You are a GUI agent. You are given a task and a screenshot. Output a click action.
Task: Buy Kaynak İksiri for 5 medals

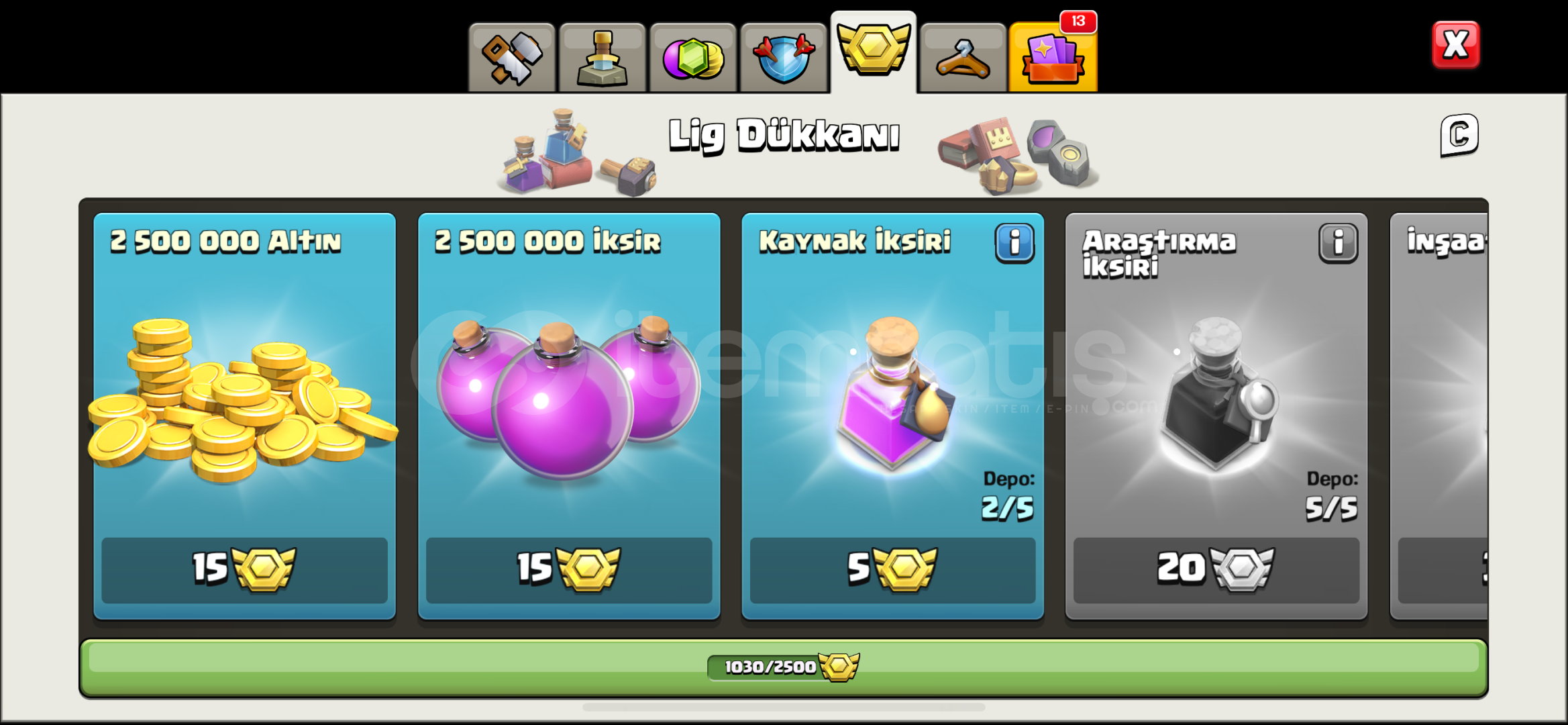pos(892,569)
